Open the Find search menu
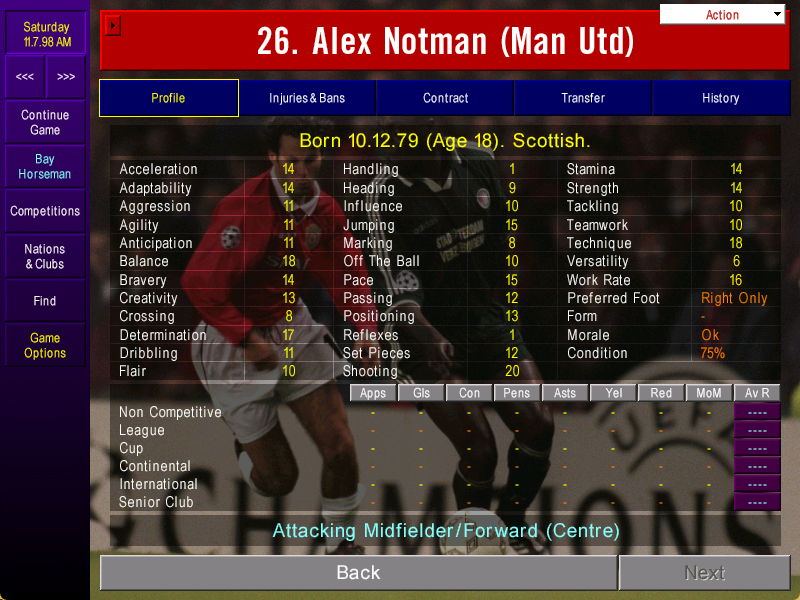 pos(45,300)
